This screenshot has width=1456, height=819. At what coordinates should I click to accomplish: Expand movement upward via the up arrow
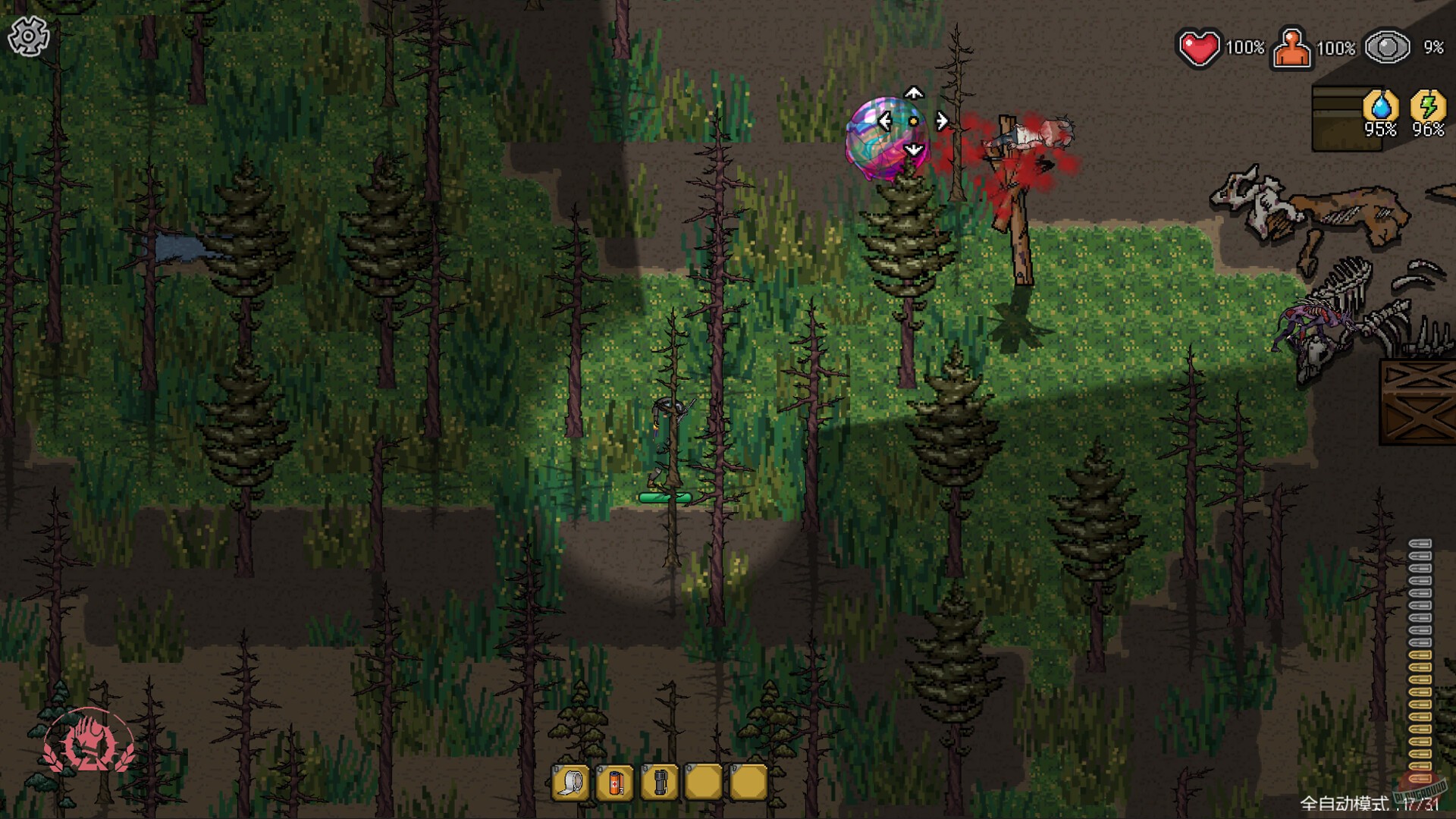tap(913, 93)
